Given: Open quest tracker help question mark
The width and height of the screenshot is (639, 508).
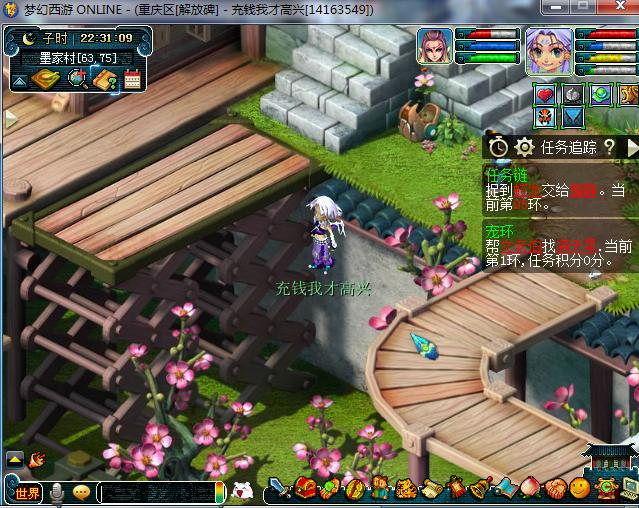Looking at the screenshot, I should [x=609, y=147].
